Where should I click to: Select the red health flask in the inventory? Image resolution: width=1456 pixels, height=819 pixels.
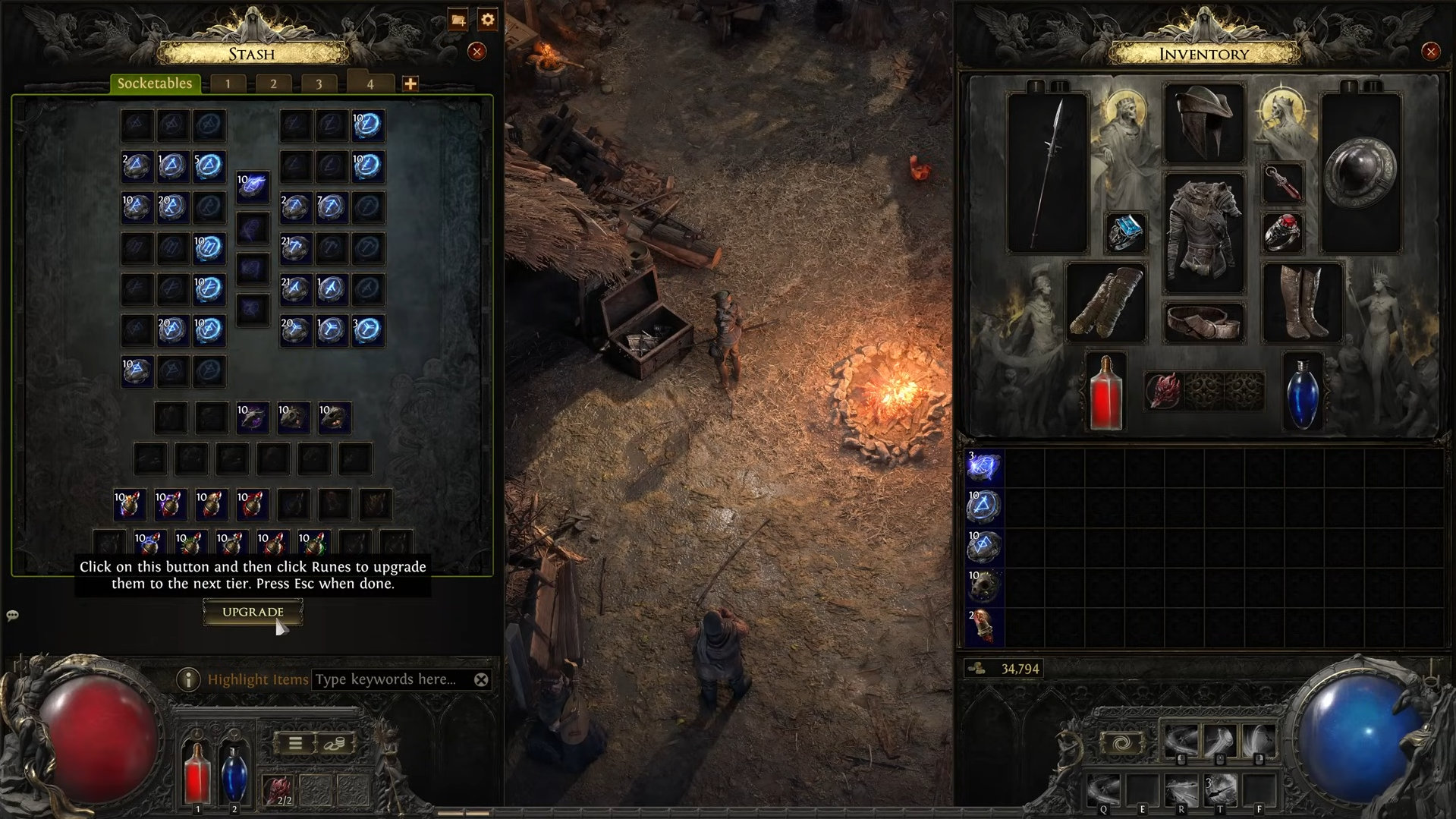(1105, 392)
